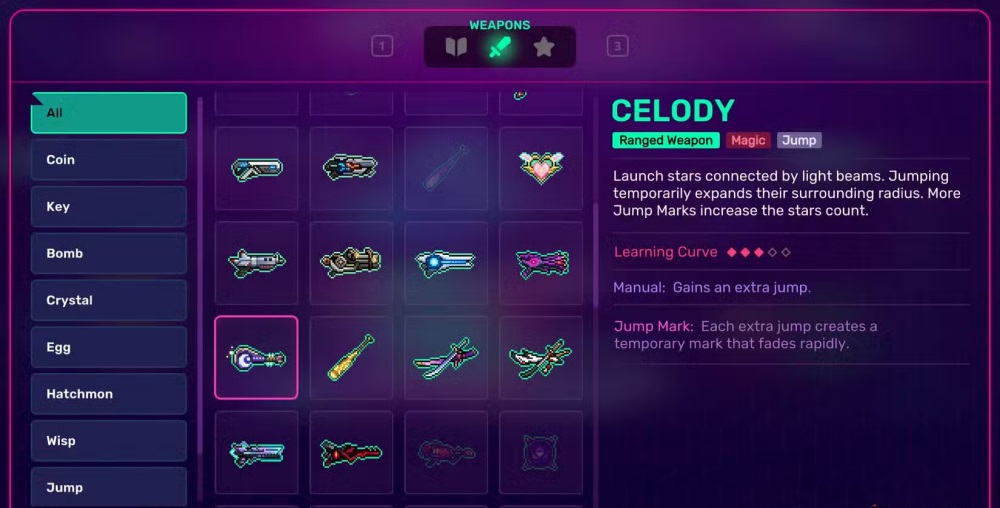Select the highlighted Celody moon weapon
The width and height of the screenshot is (1000, 508).
pos(256,357)
